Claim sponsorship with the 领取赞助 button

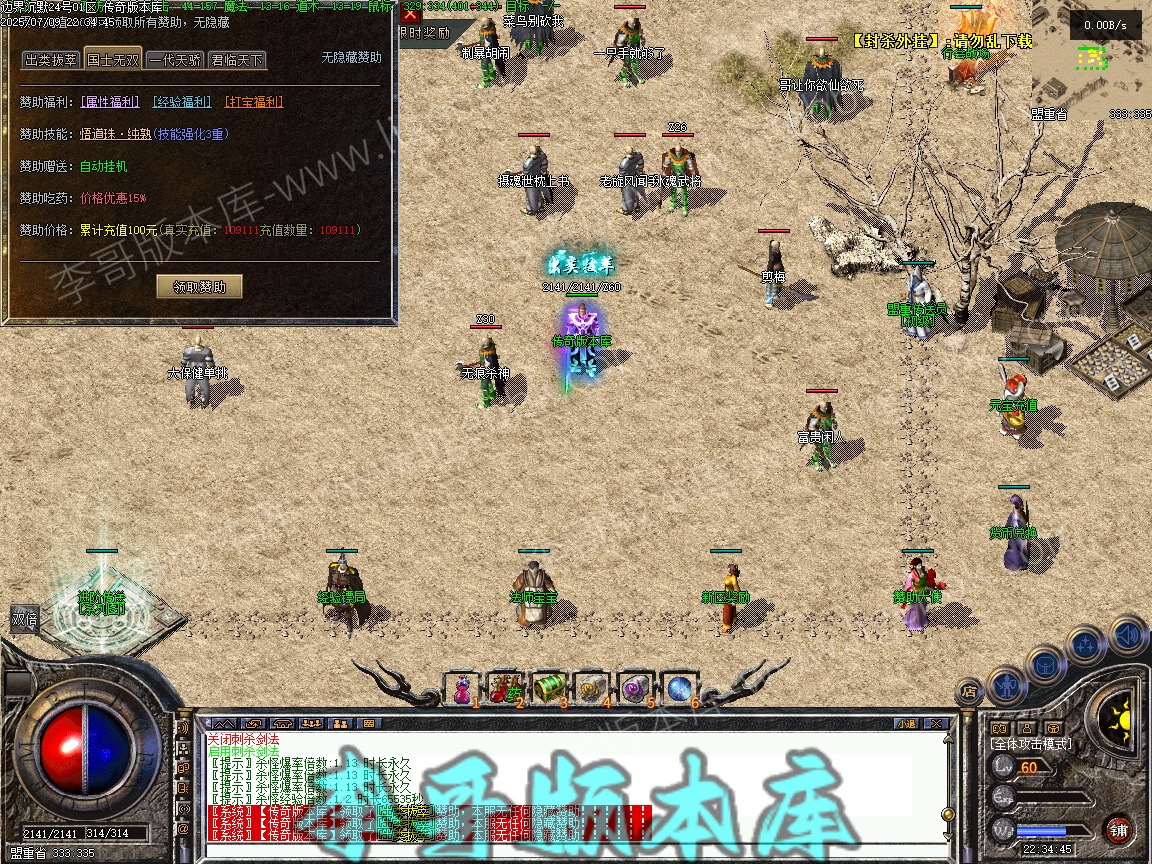pos(200,287)
